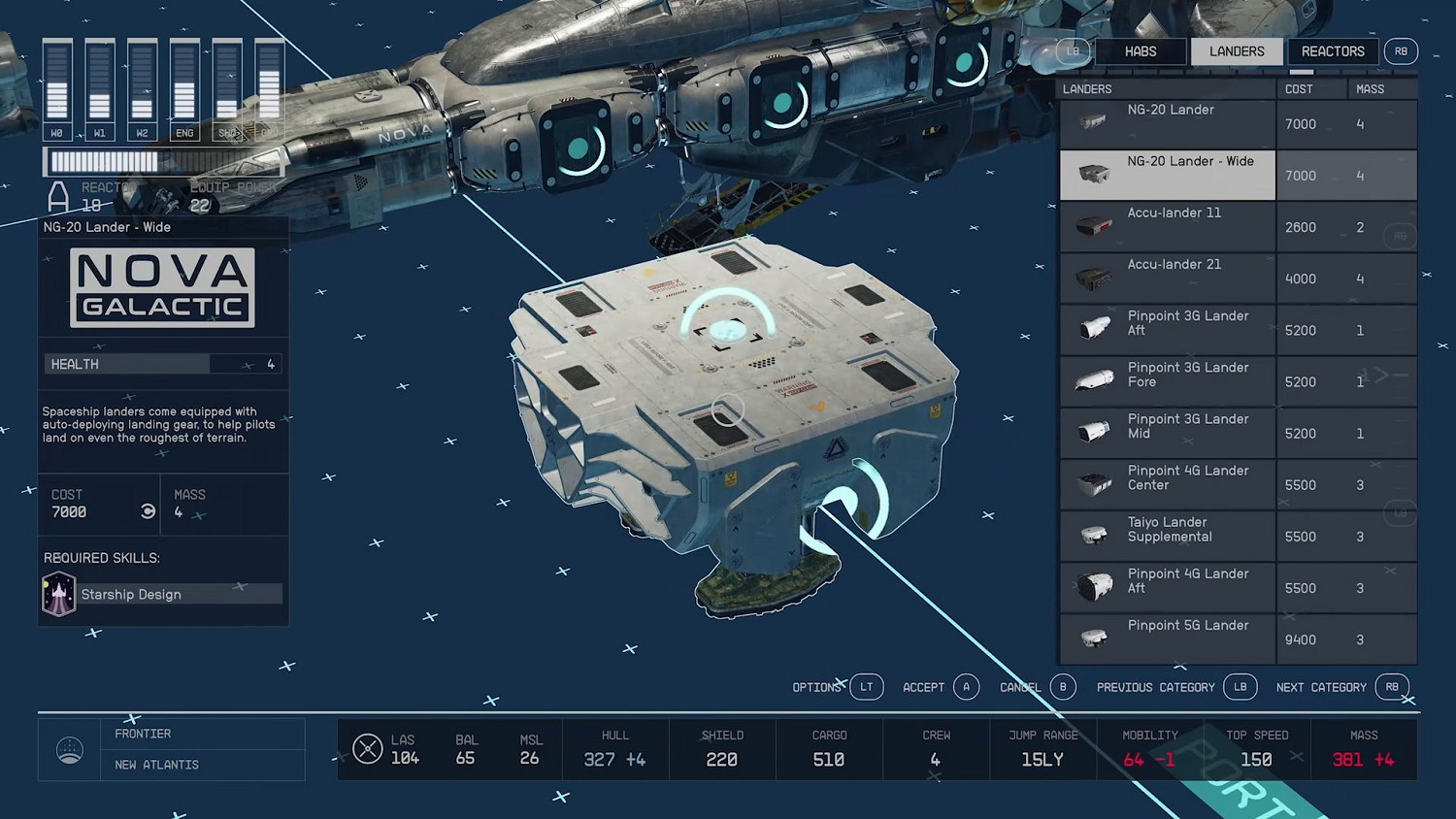Select the LANDERS tab header
The width and height of the screenshot is (1456, 819).
(1237, 51)
